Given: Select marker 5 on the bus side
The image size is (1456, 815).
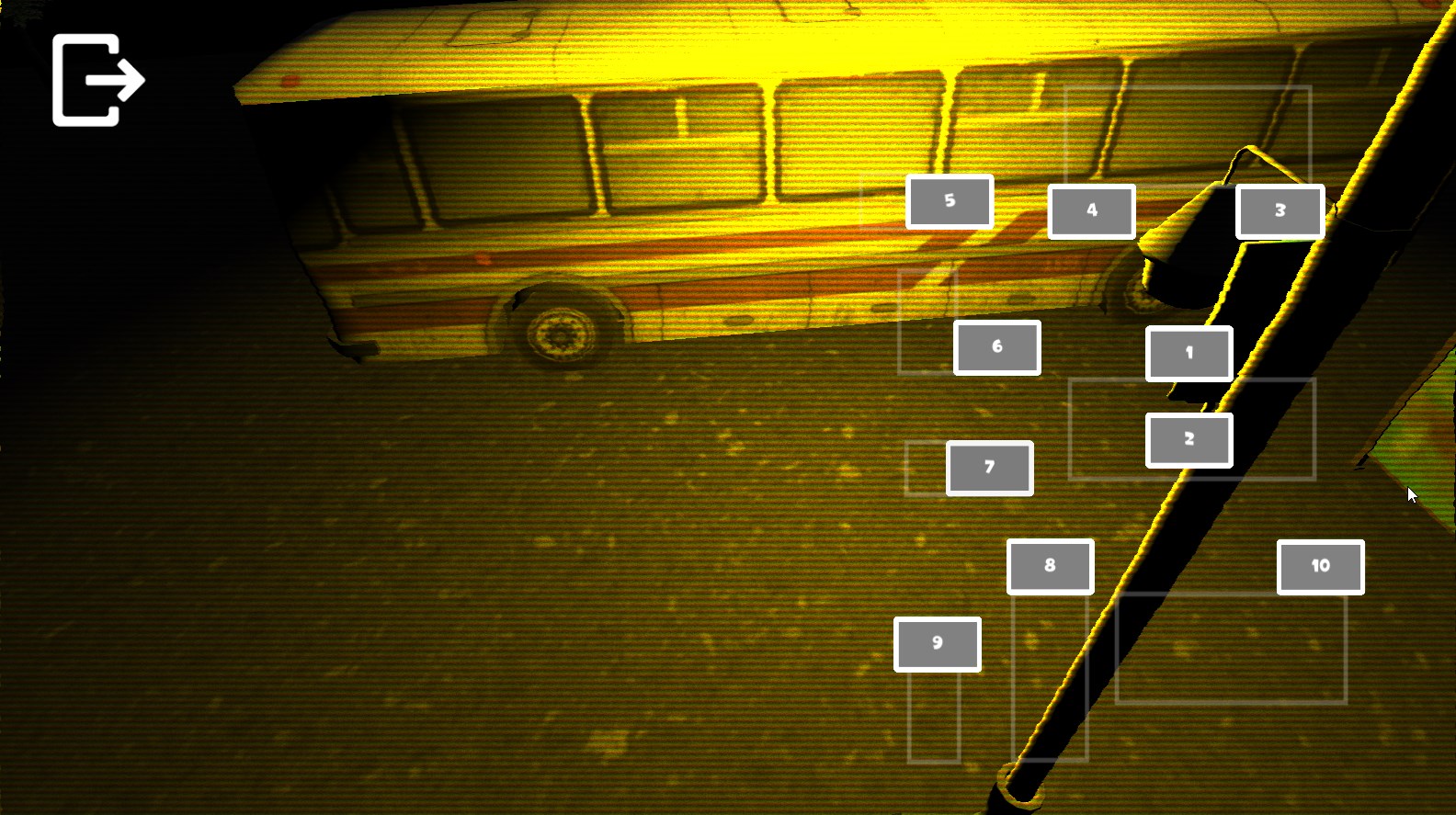Looking at the screenshot, I should click(950, 201).
